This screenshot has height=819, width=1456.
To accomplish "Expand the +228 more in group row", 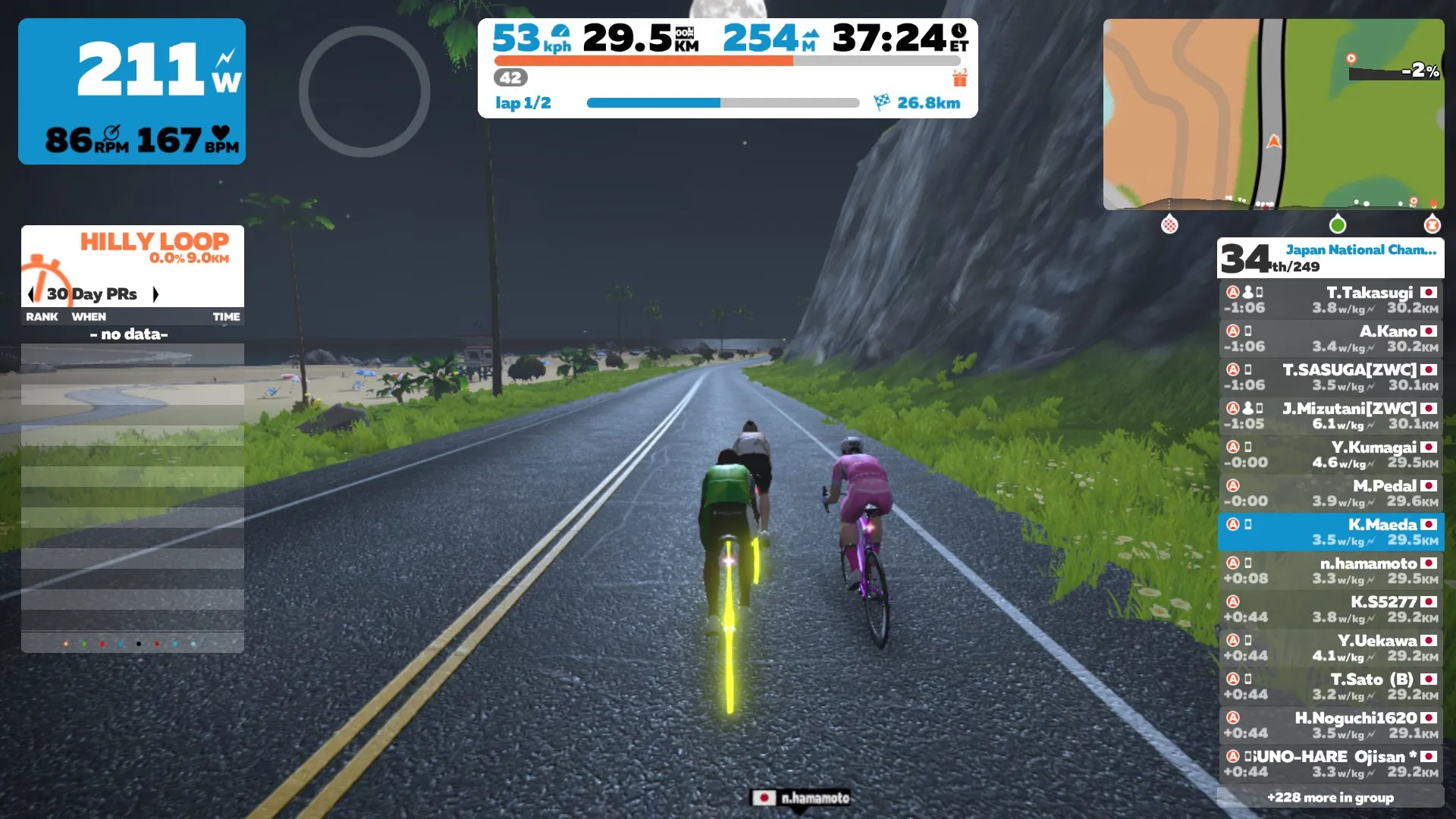I will coord(1330,797).
